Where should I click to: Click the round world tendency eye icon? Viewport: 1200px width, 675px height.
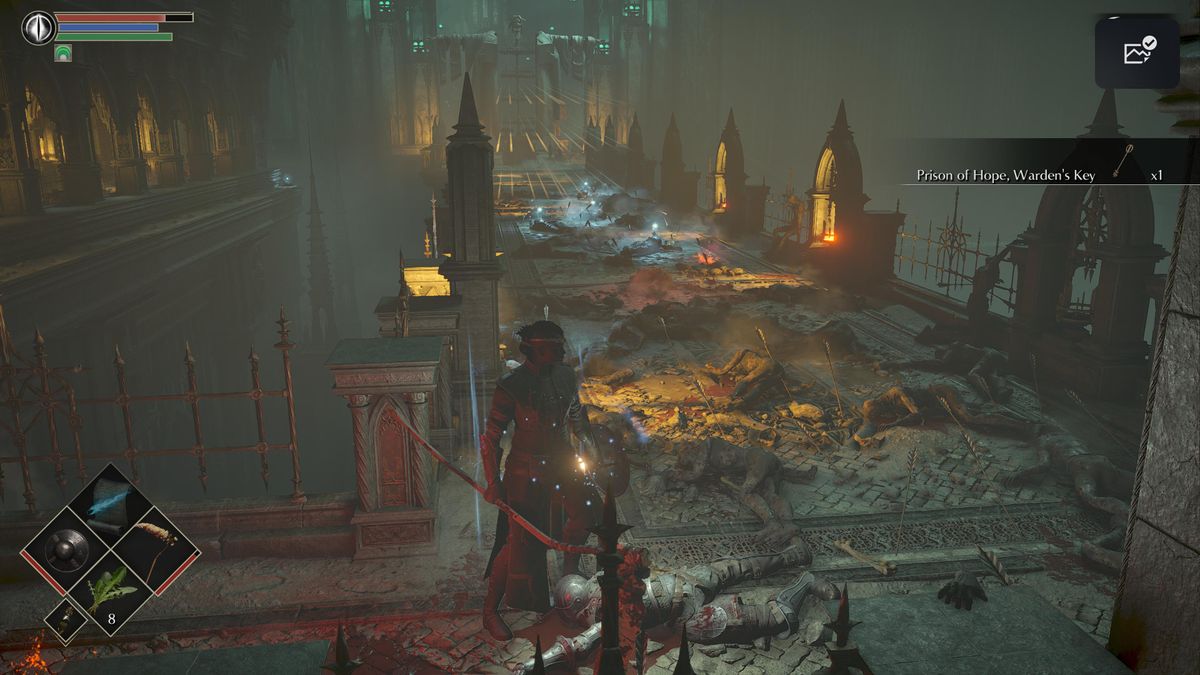pos(38,28)
